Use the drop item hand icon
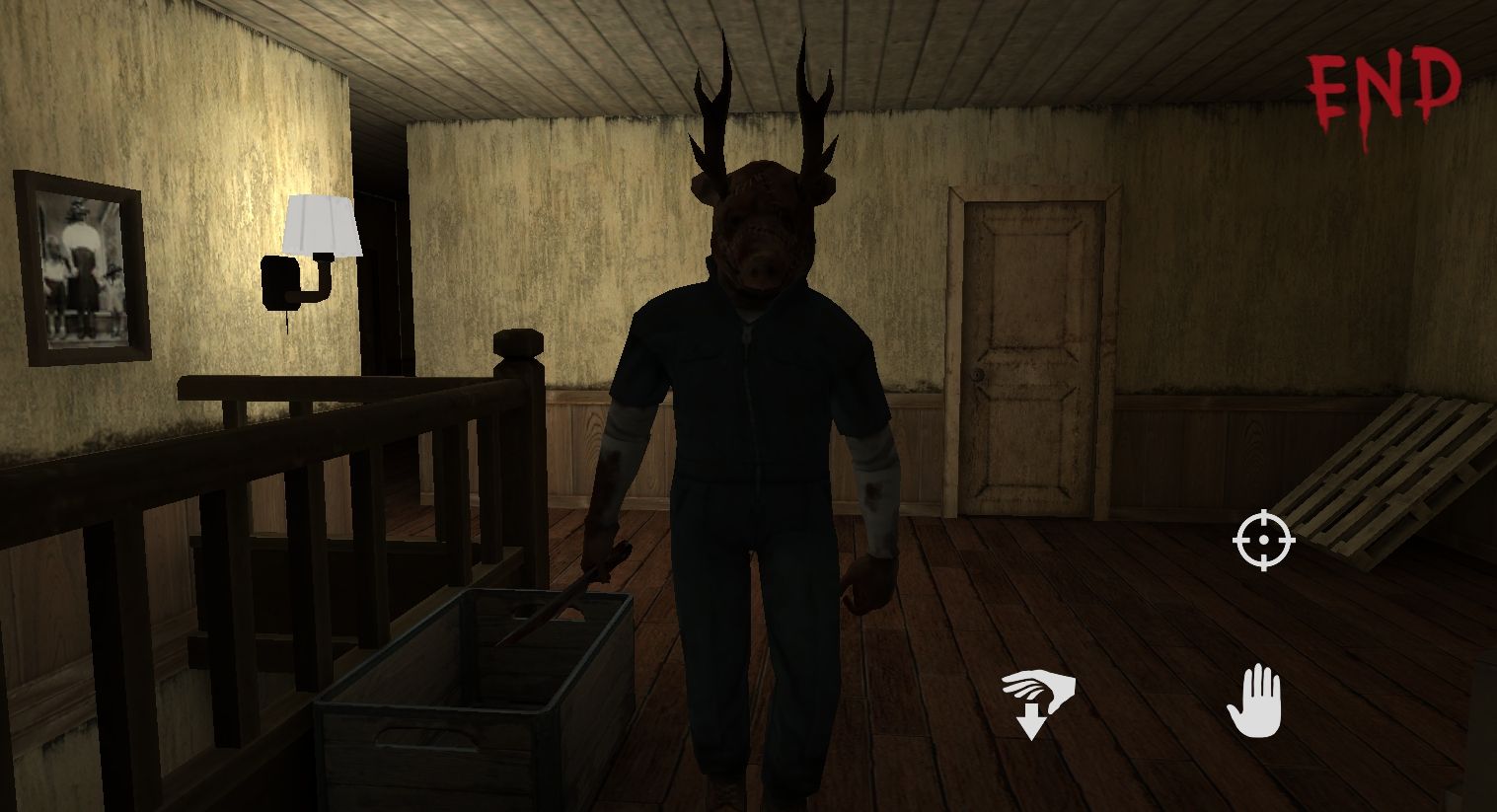The height and width of the screenshot is (812, 1497). [x=1036, y=701]
